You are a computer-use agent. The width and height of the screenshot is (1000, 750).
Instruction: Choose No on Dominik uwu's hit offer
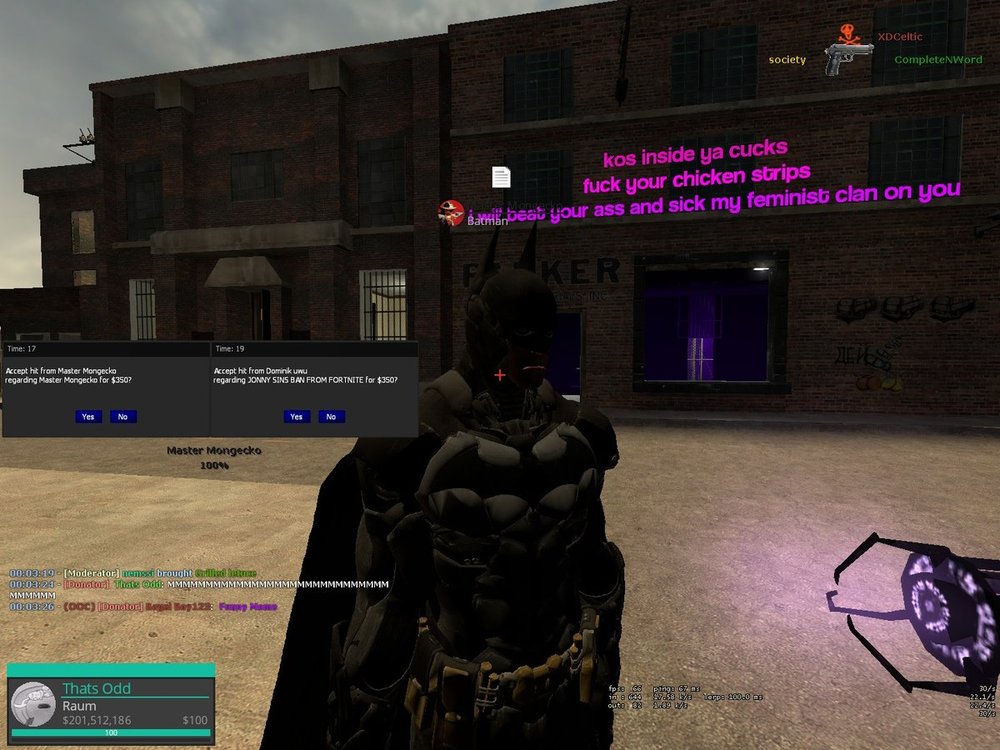[331, 416]
